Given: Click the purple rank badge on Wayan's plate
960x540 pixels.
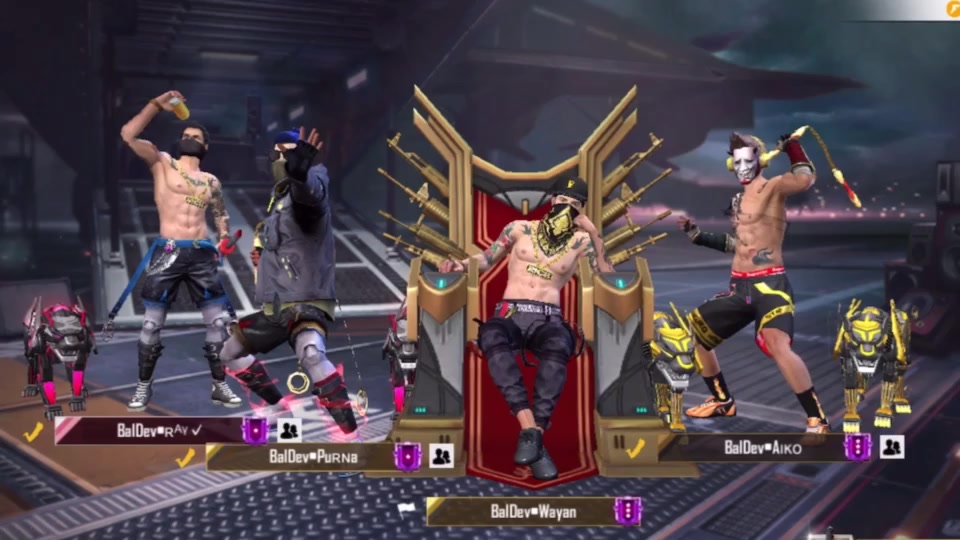Looking at the screenshot, I should click(x=627, y=511).
